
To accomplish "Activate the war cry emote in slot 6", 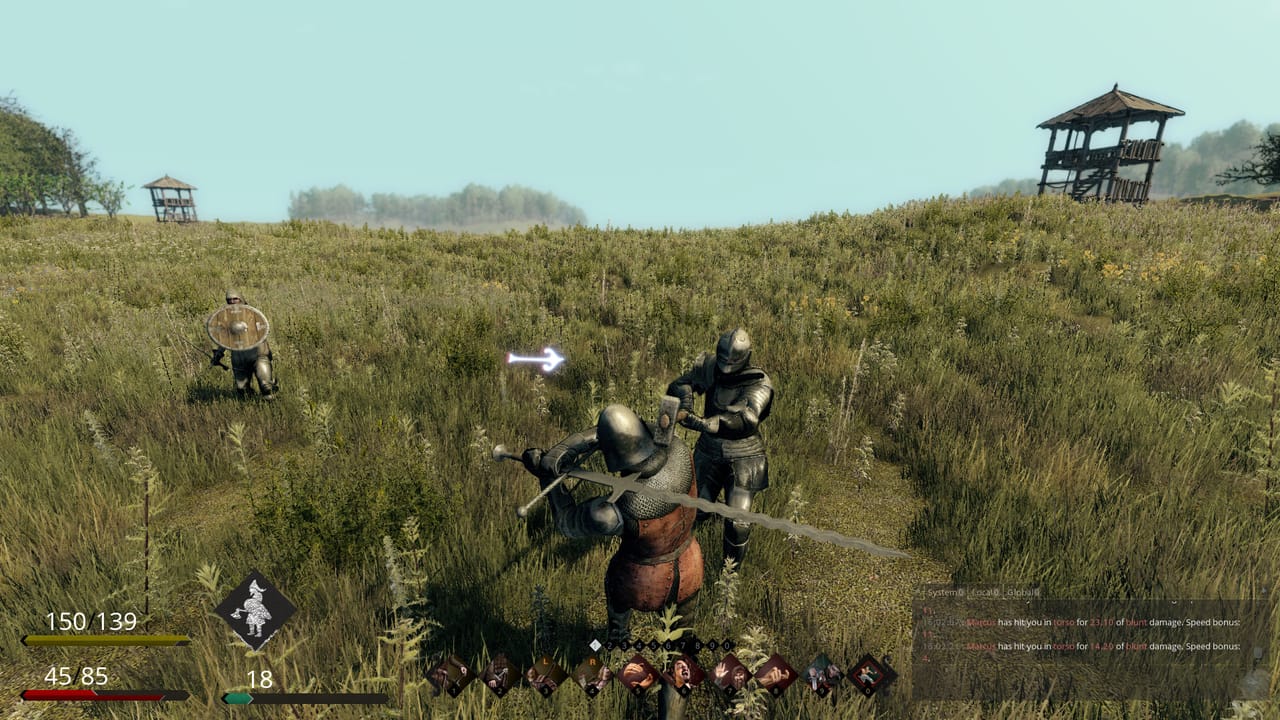I will (683, 672).
